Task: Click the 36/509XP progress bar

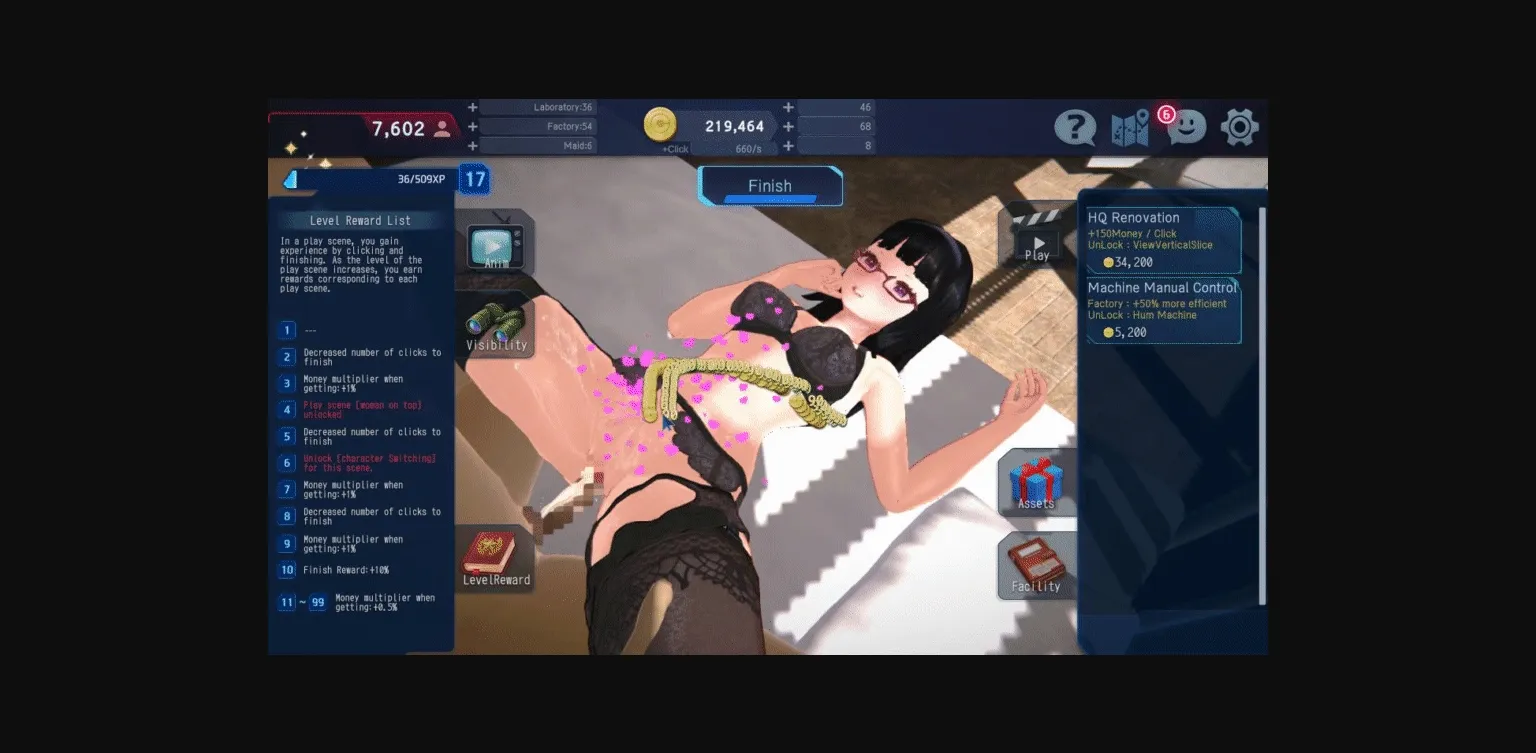Action: 370,179
